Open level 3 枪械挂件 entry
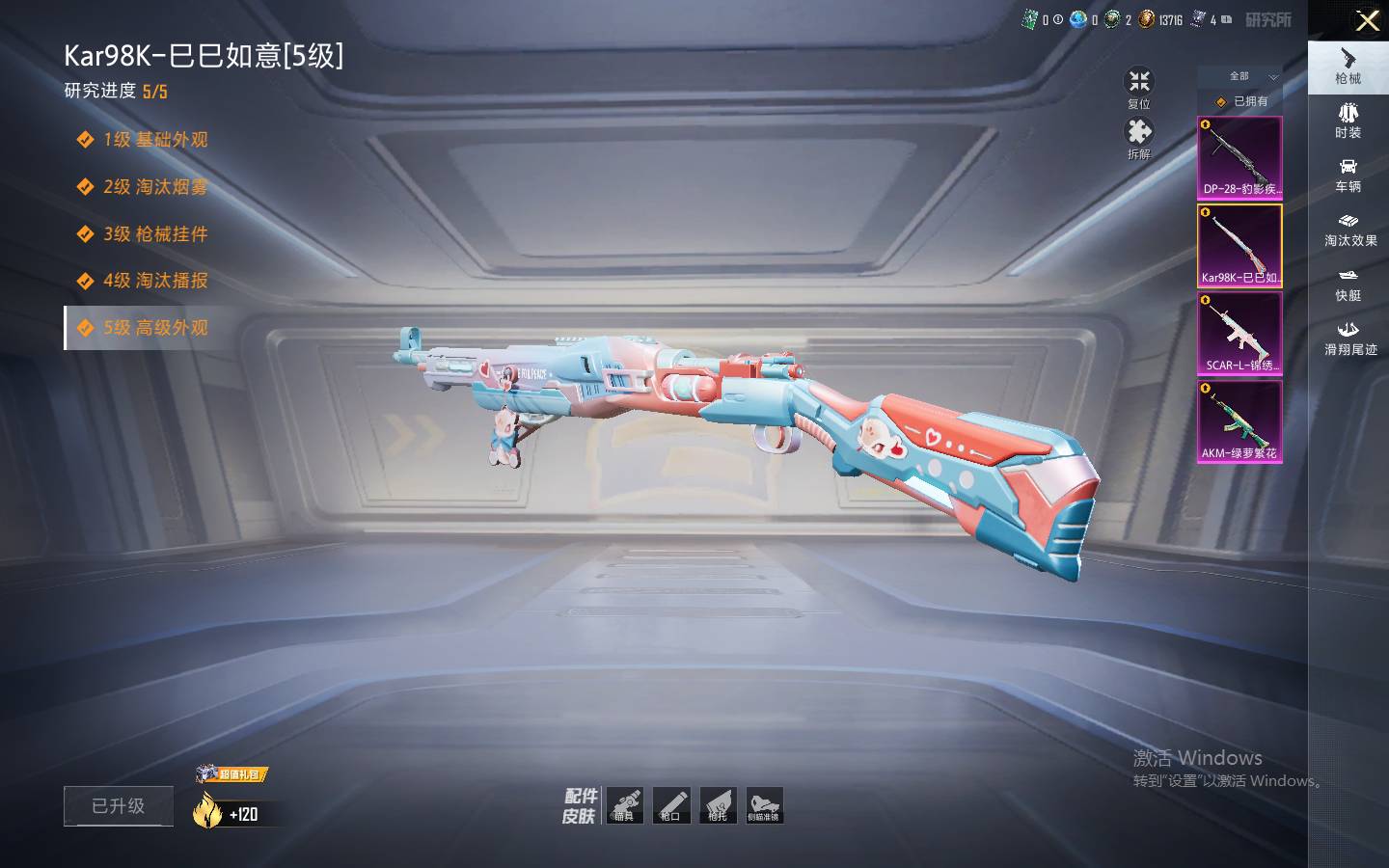The width and height of the screenshot is (1389, 868). [154, 234]
